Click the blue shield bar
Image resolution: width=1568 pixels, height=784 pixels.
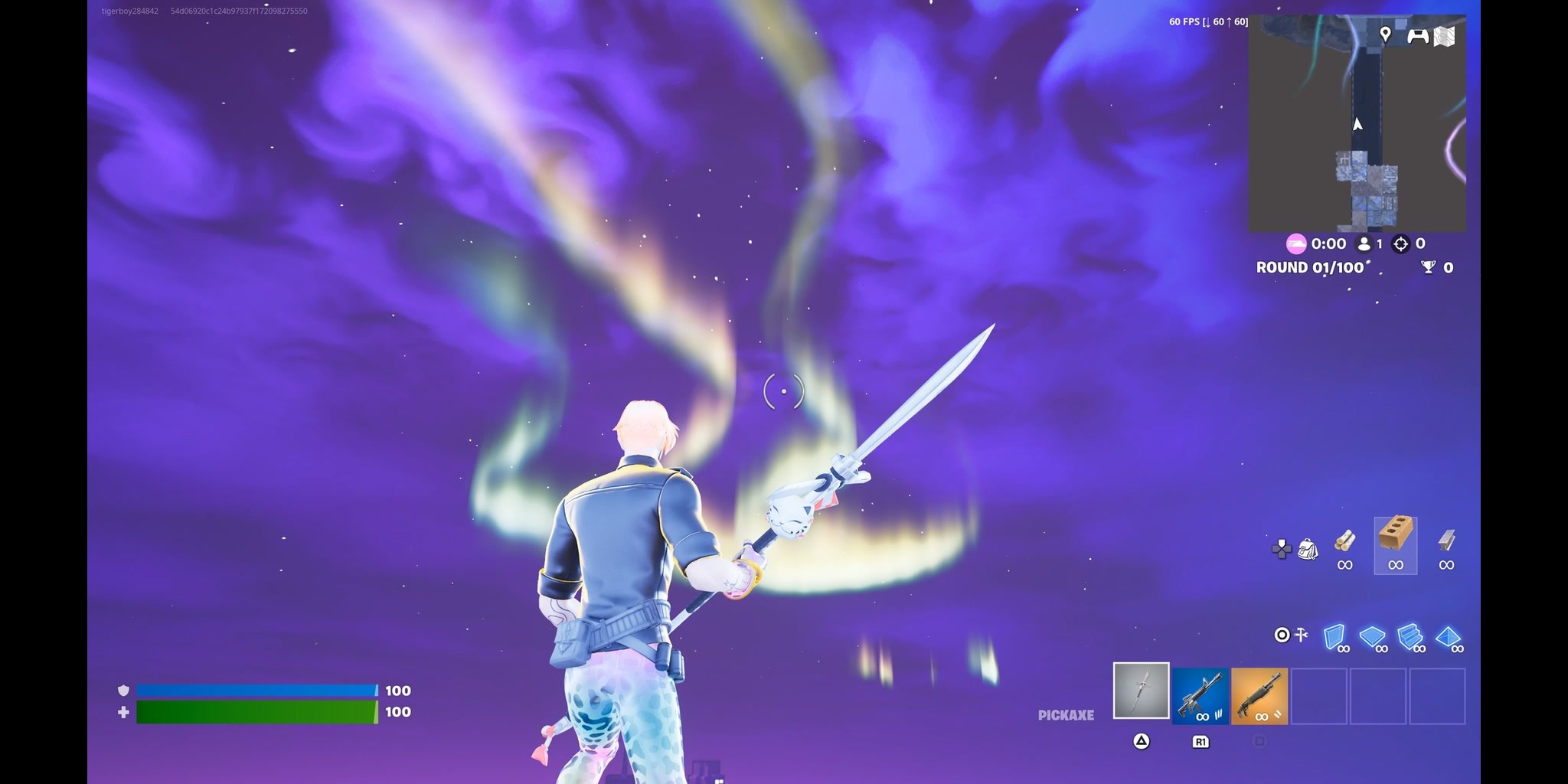[256, 689]
